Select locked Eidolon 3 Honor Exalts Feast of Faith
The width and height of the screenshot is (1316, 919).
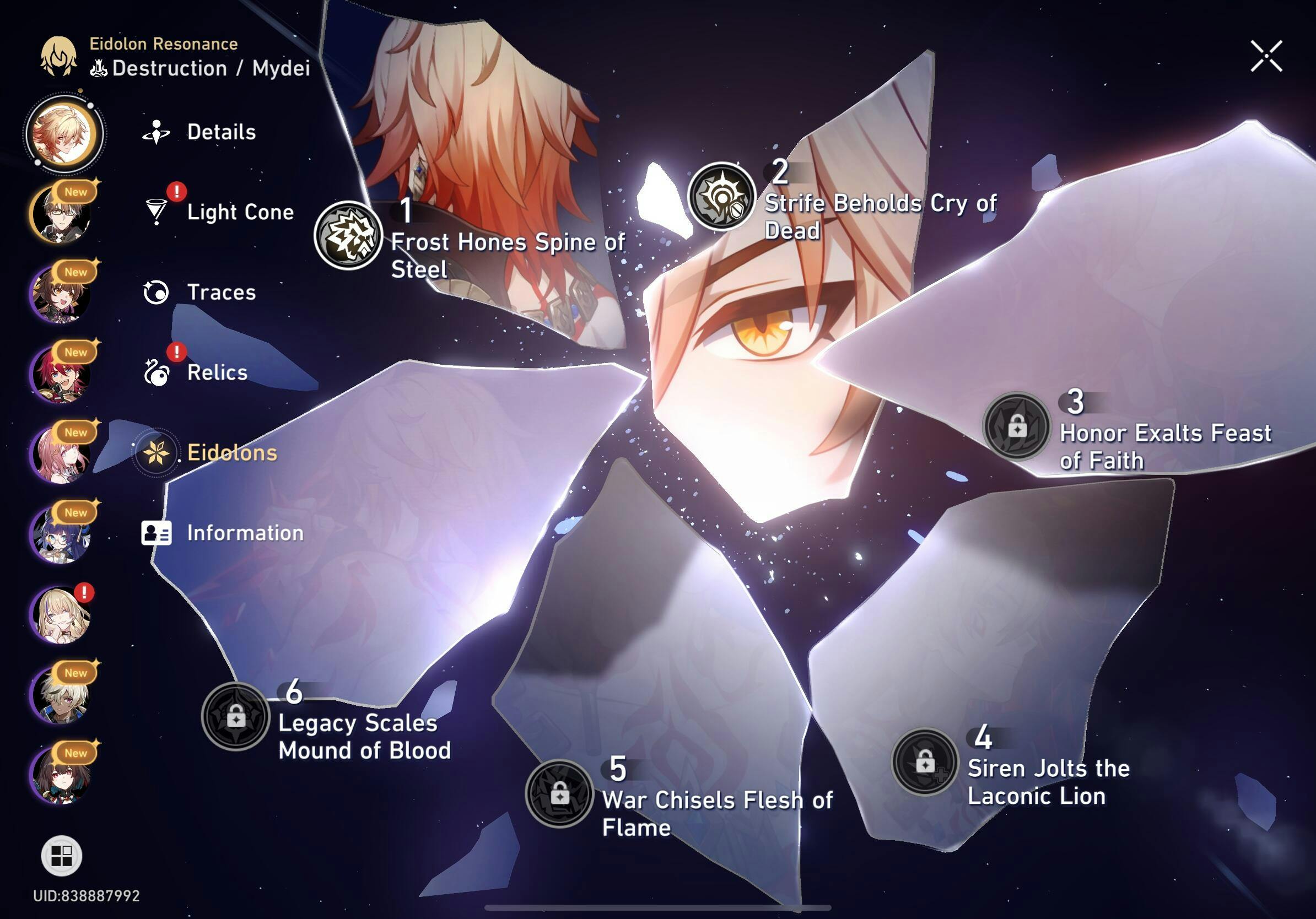coord(1016,426)
